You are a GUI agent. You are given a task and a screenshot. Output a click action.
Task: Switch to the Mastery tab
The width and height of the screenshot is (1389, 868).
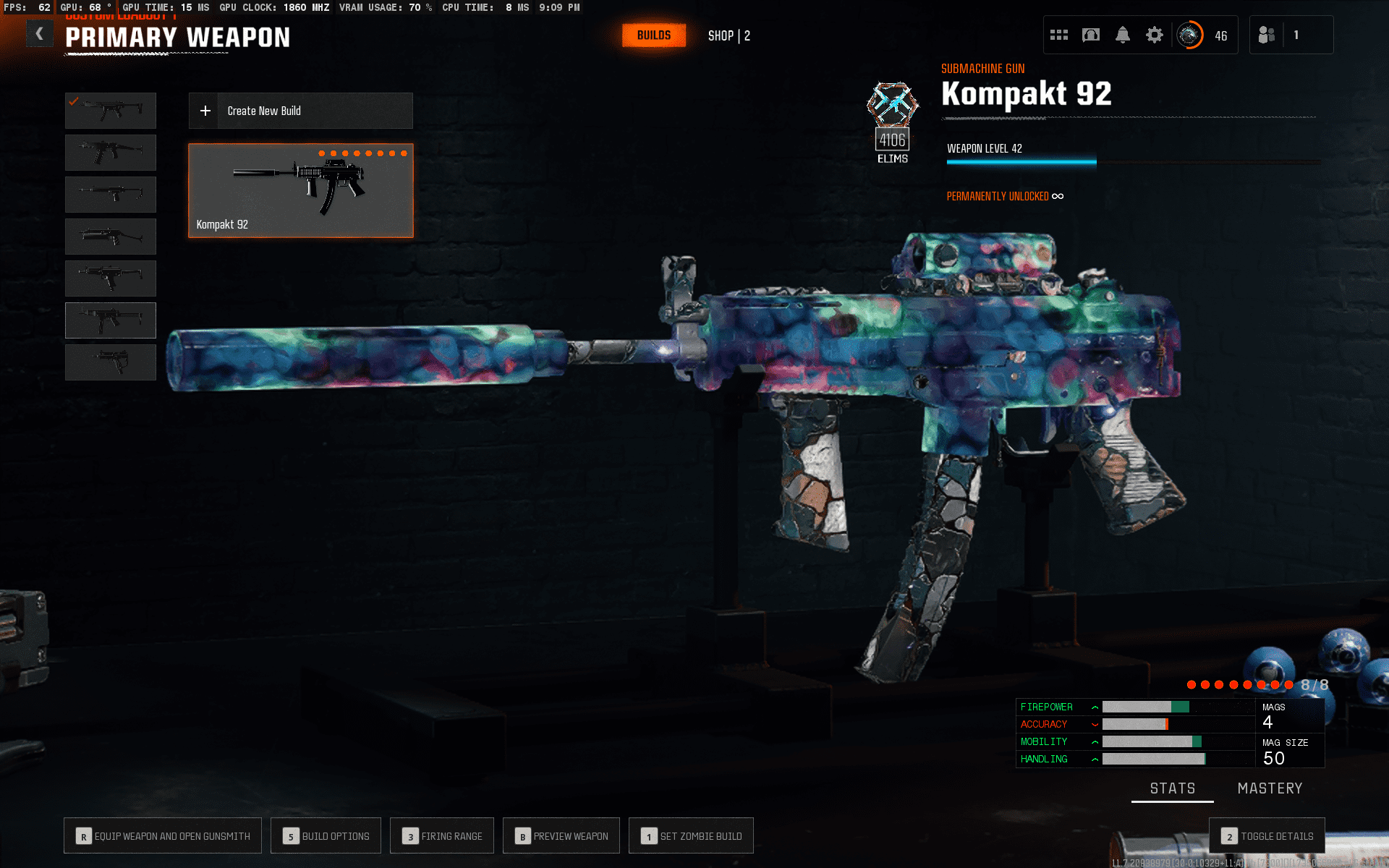click(1270, 788)
